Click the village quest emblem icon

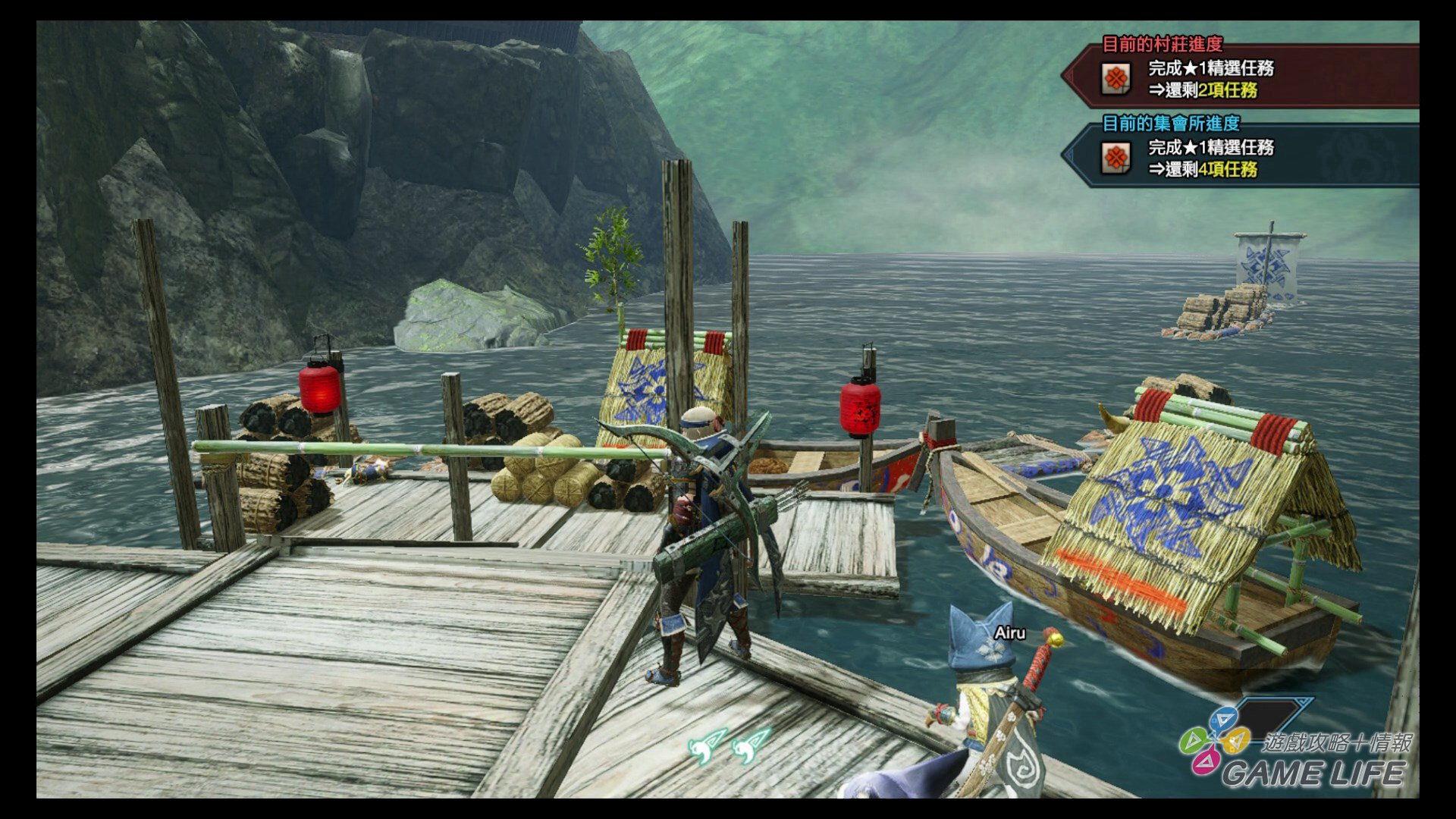pyautogui.click(x=1116, y=78)
